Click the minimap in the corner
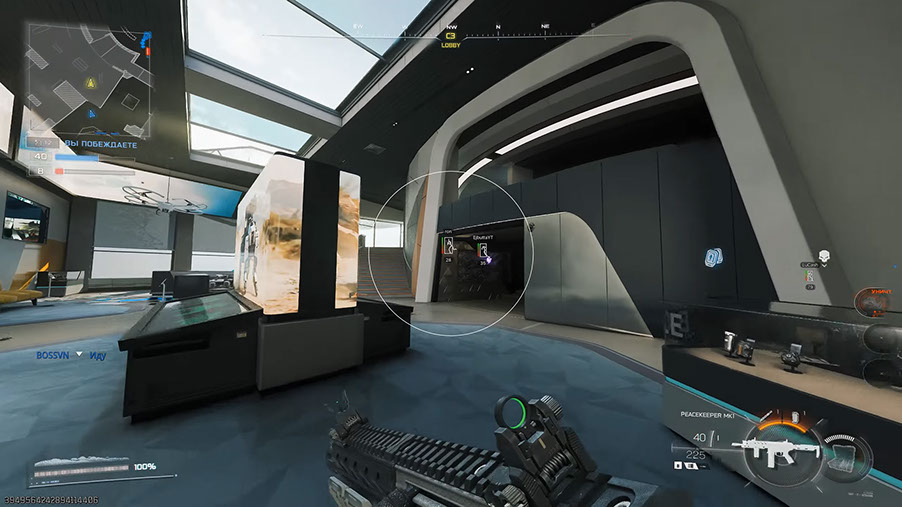 coord(88,81)
